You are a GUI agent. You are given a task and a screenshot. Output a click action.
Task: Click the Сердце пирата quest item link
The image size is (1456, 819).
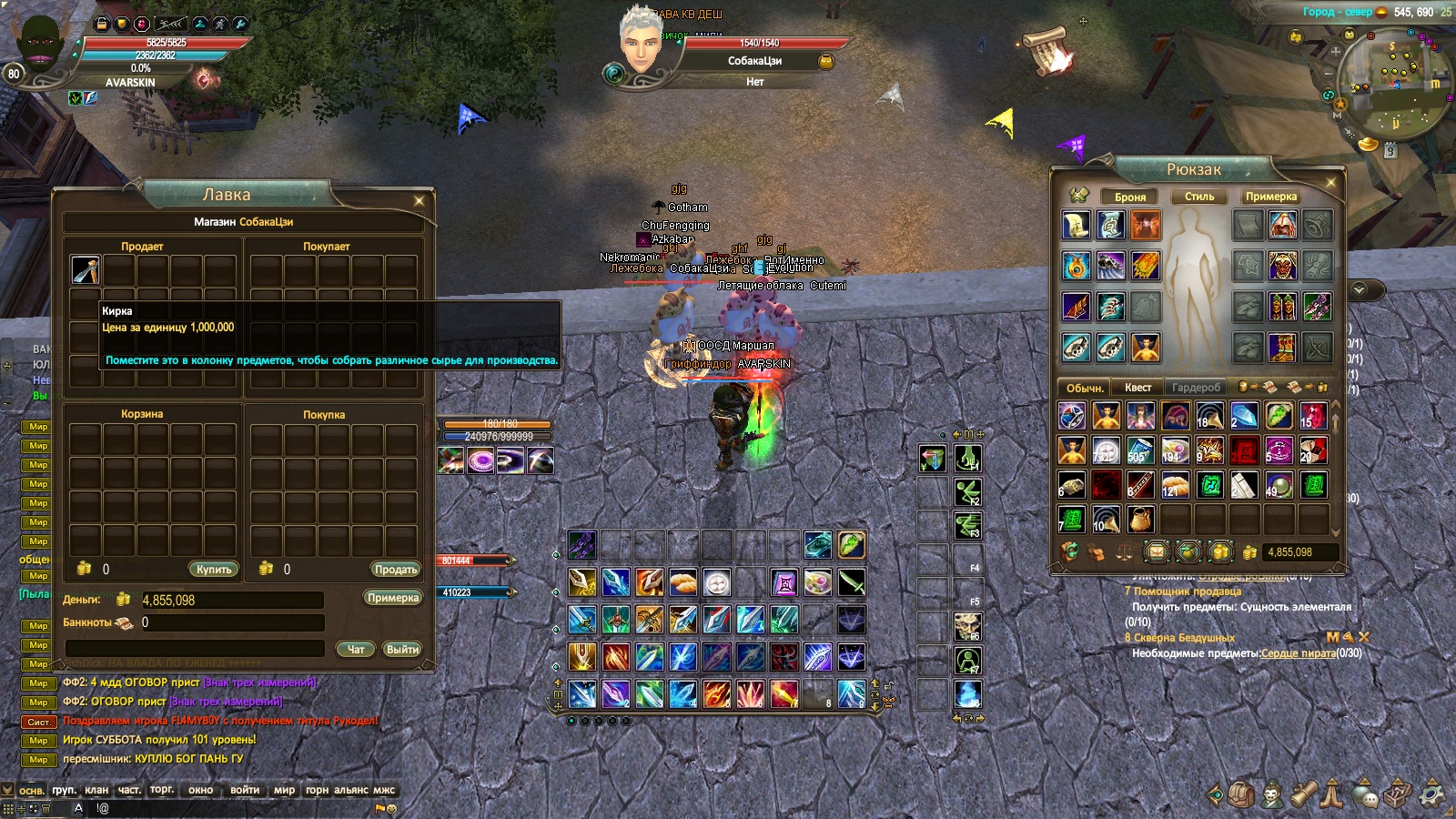(x=1298, y=653)
